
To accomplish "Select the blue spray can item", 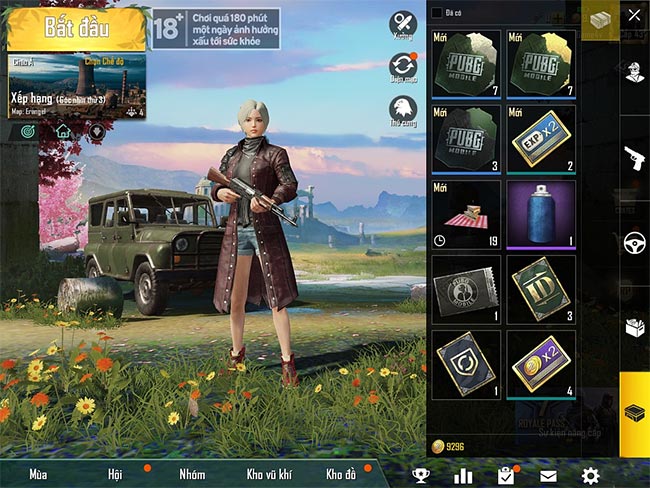I will tap(541, 215).
